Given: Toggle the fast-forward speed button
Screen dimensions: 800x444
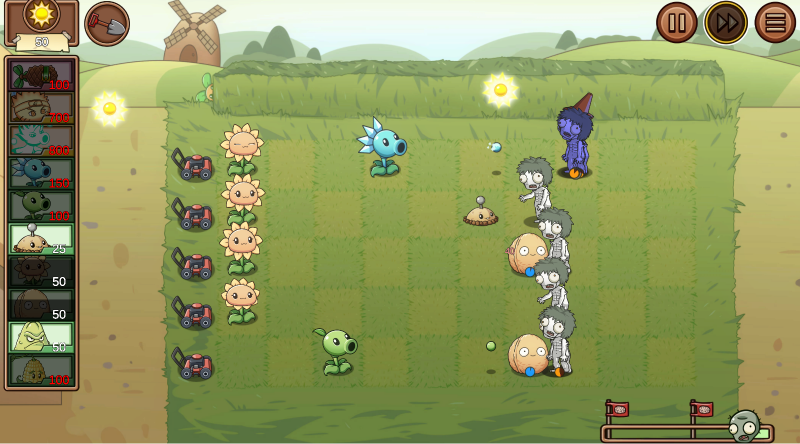Looking at the screenshot, I should pyautogui.click(x=726, y=22).
